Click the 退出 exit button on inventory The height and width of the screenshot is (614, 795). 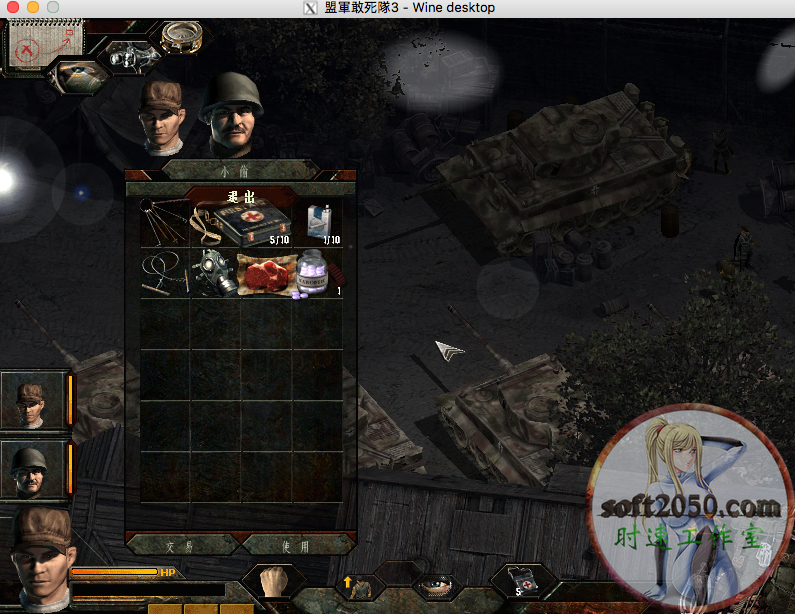(241, 195)
